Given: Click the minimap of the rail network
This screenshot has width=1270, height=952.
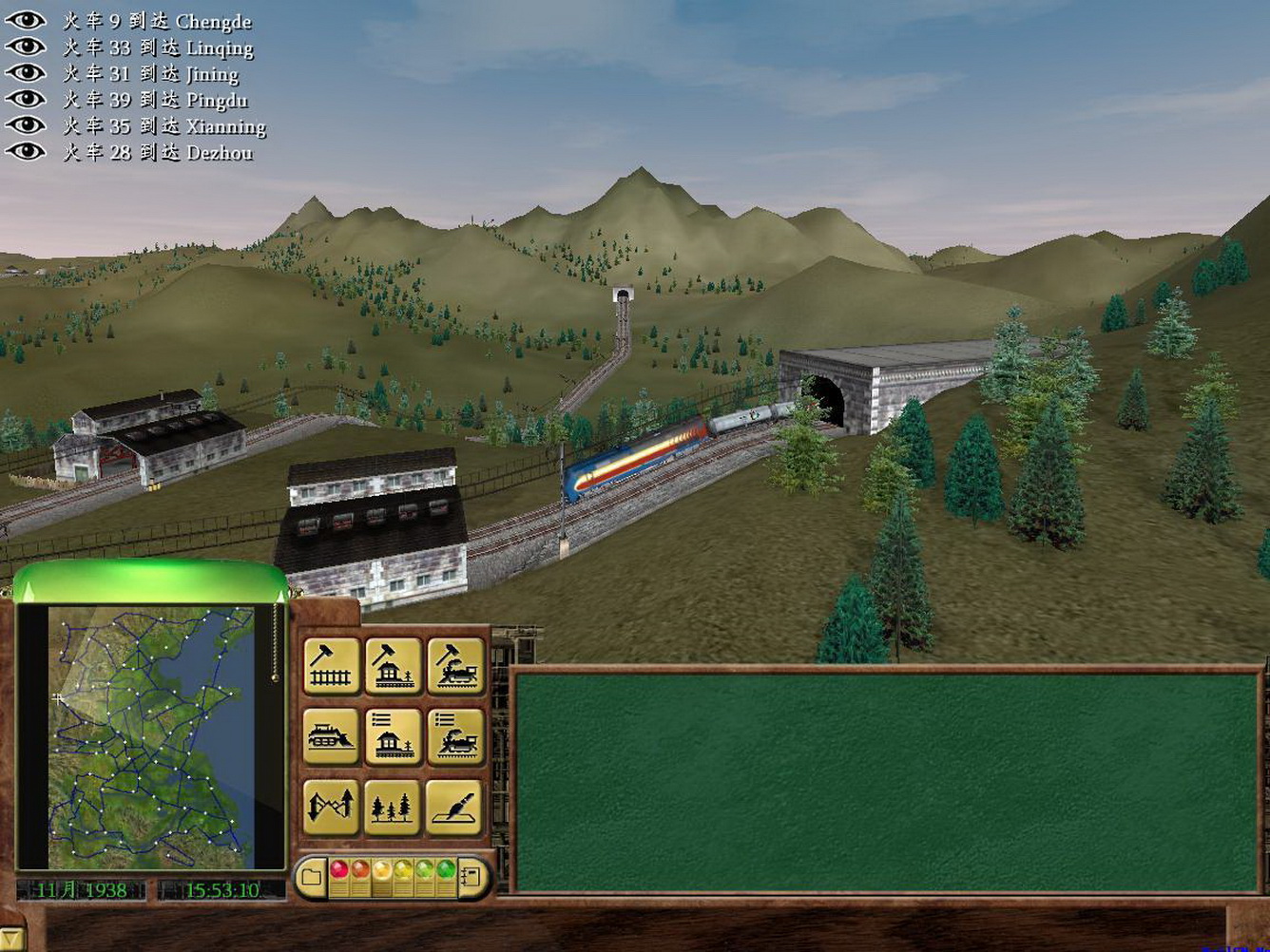Looking at the screenshot, I should pos(152,736).
